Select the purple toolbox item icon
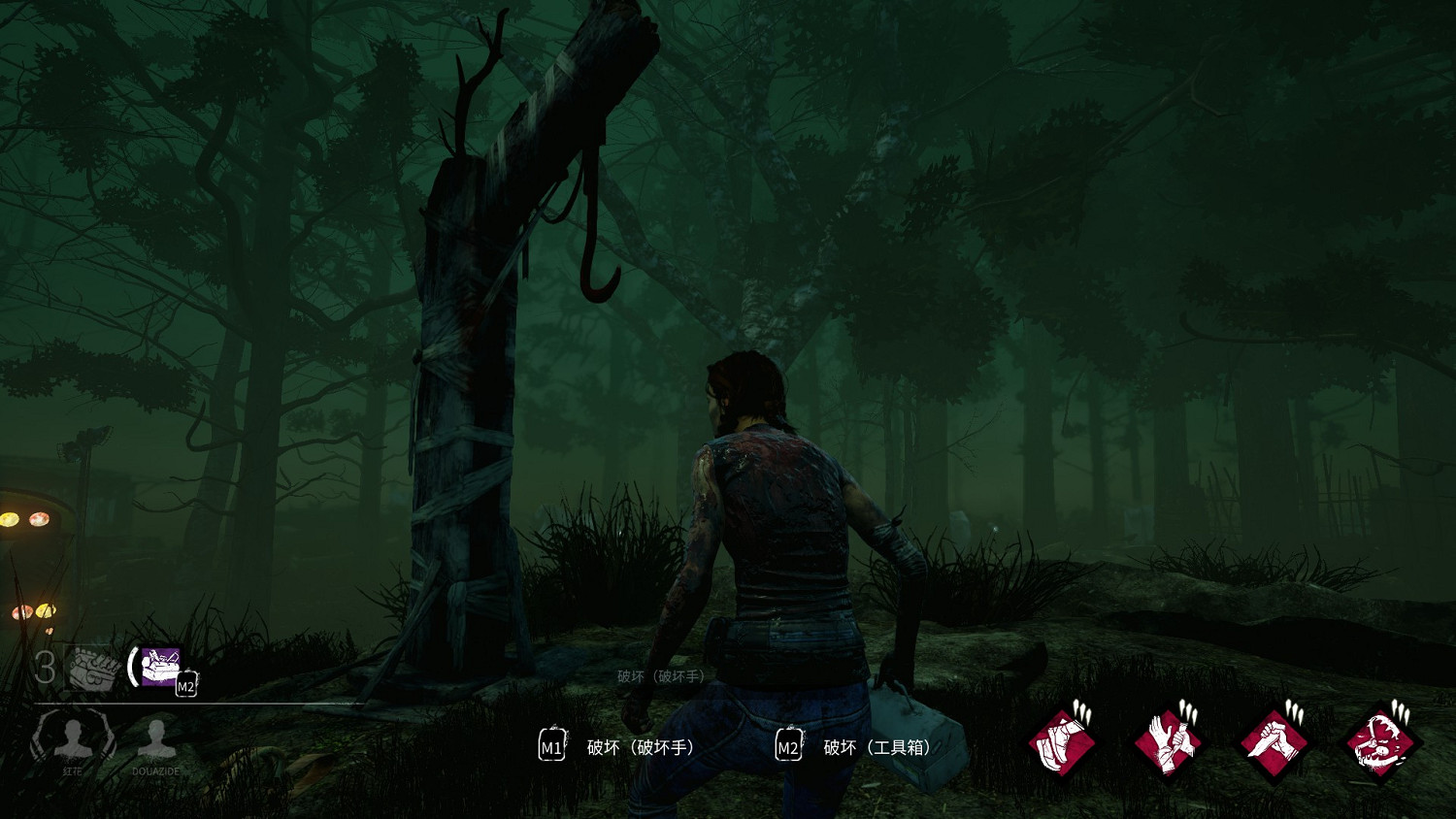Screen dimensions: 1456x819 click(x=160, y=667)
